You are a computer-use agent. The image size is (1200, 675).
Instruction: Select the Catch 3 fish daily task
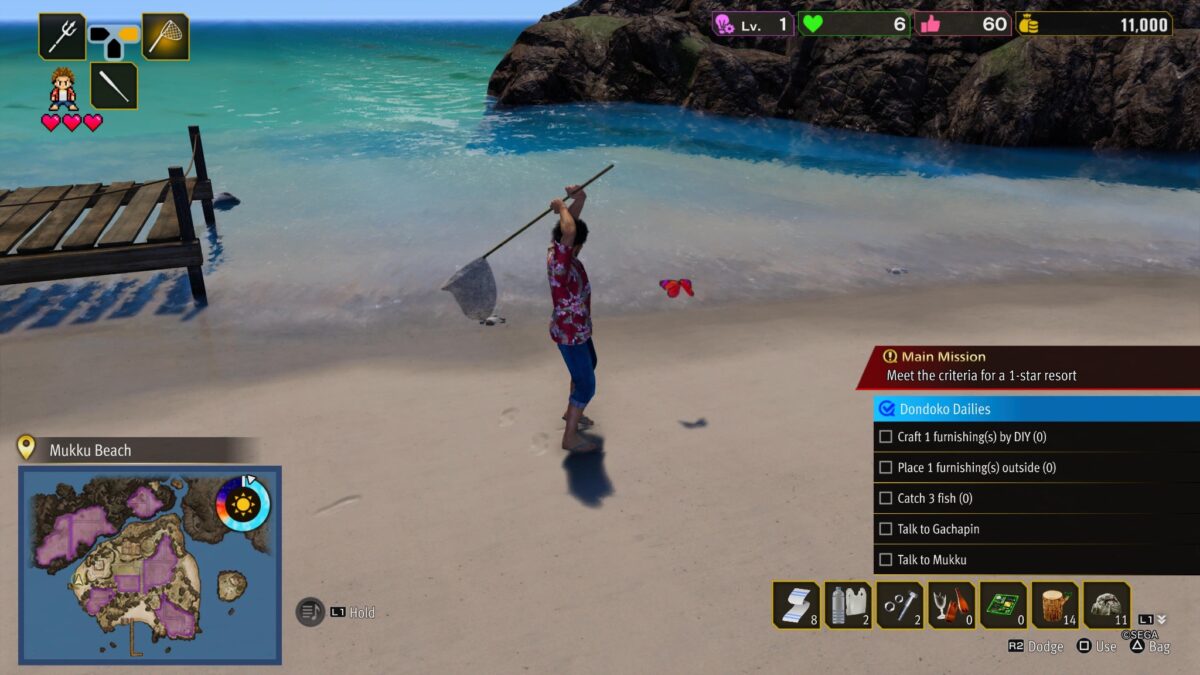point(885,498)
